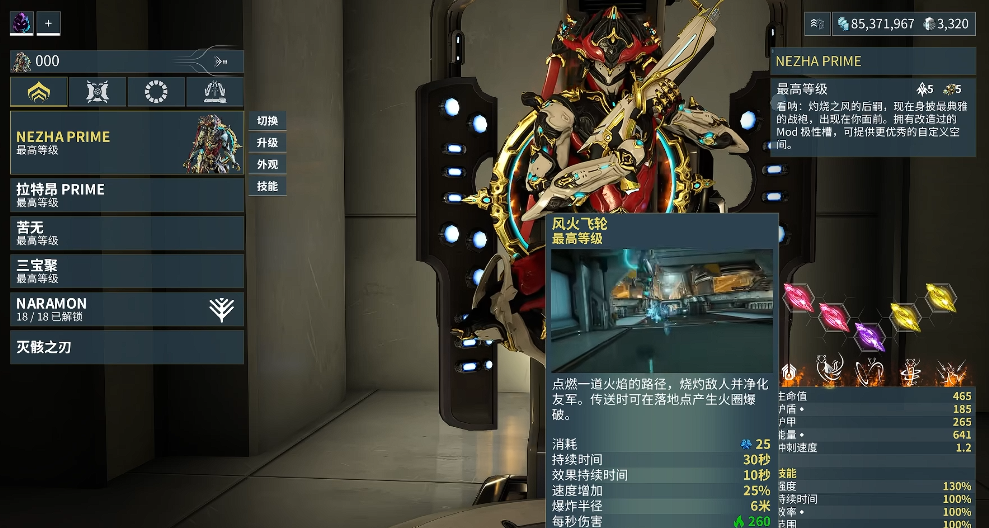Open the 000 loadout selector bar
The image size is (989, 528).
pos(127,61)
